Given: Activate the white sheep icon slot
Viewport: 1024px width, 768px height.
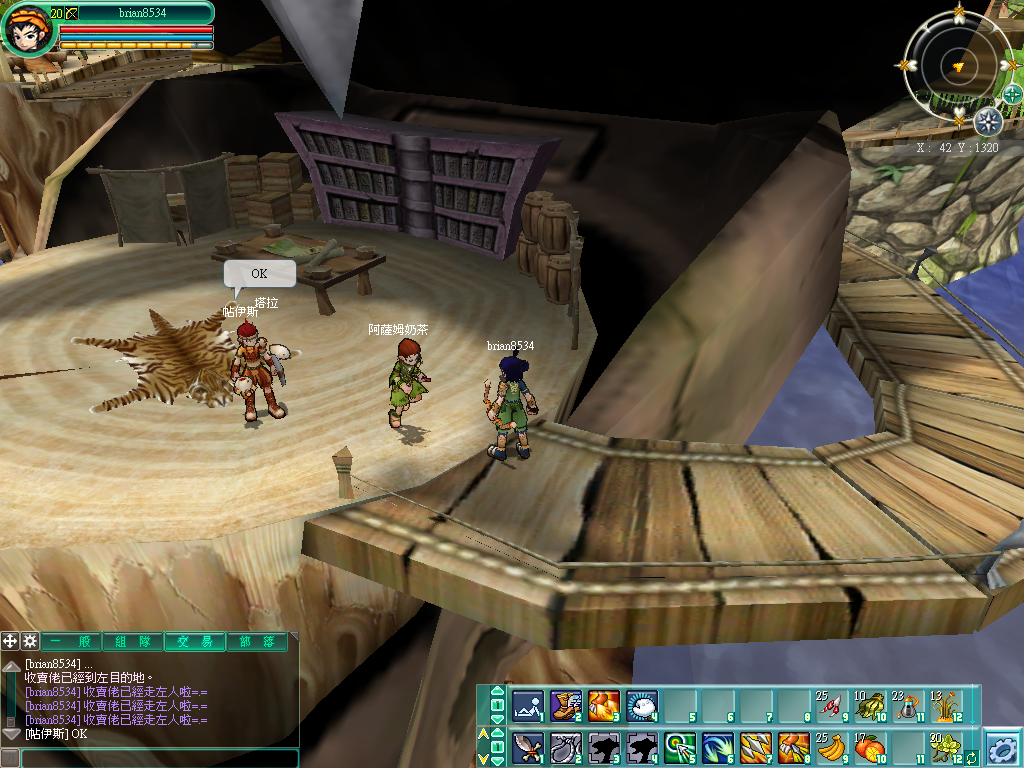Looking at the screenshot, I should 641,705.
